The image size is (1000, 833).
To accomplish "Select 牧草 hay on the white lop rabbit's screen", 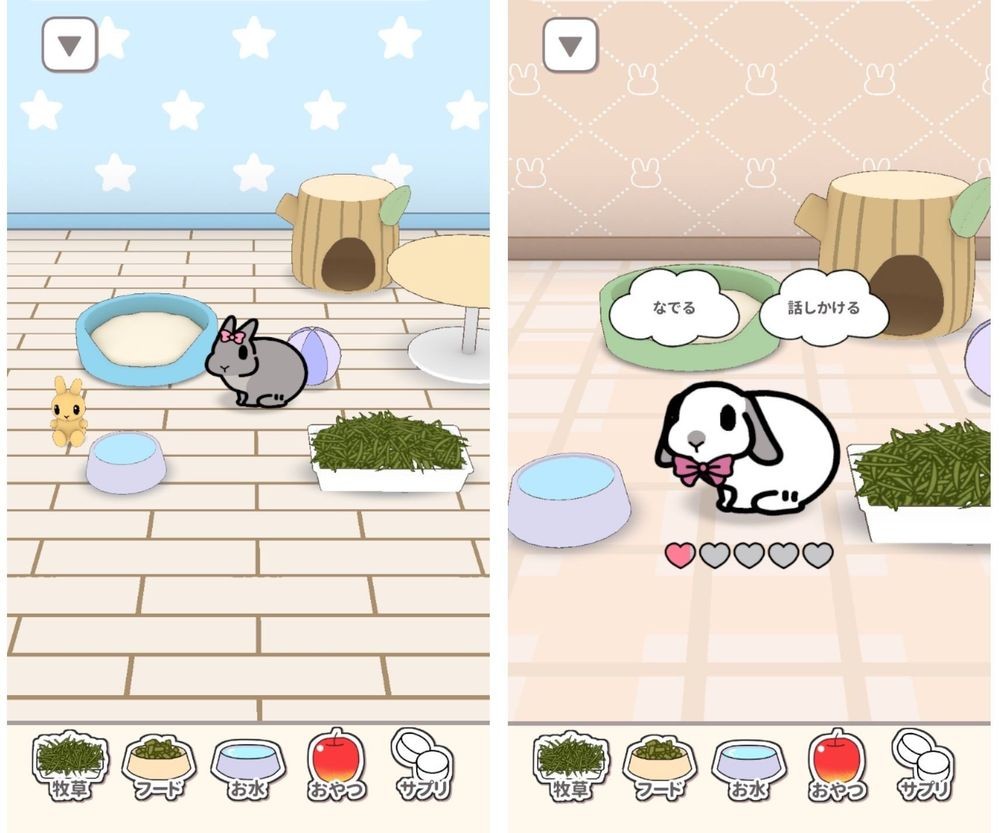I will tap(570, 766).
